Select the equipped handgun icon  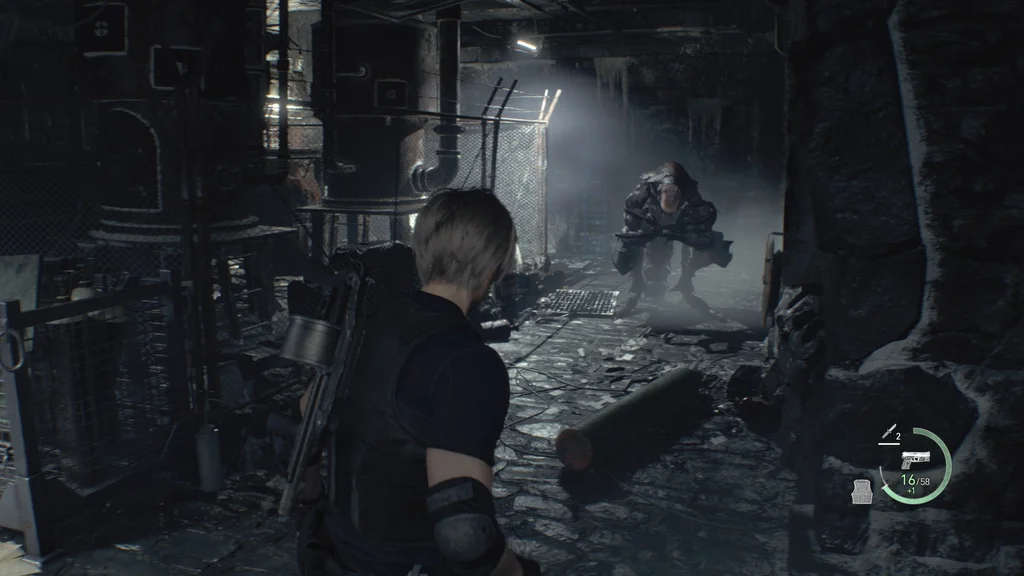(x=912, y=461)
